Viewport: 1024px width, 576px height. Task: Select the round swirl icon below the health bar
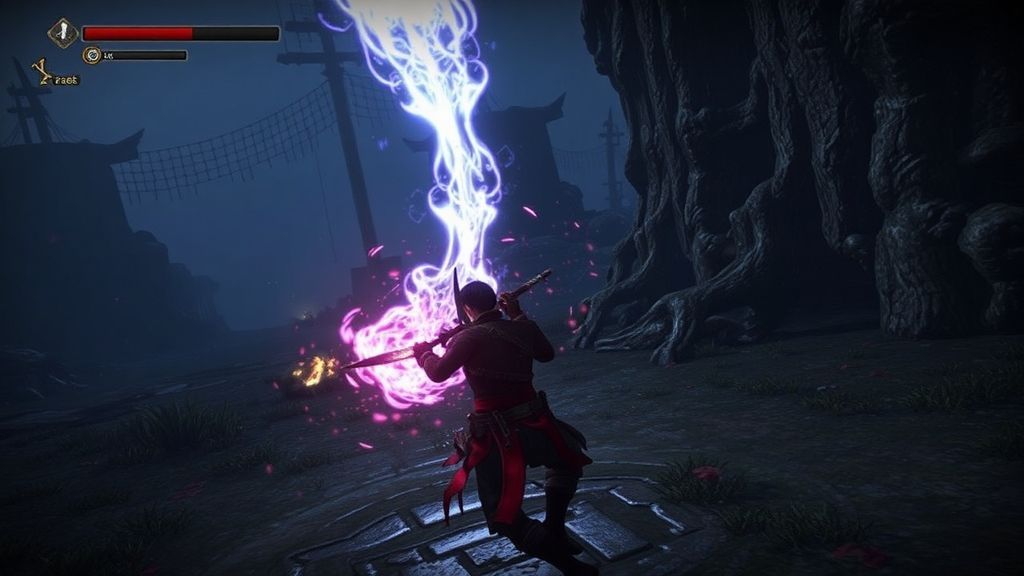[93, 56]
